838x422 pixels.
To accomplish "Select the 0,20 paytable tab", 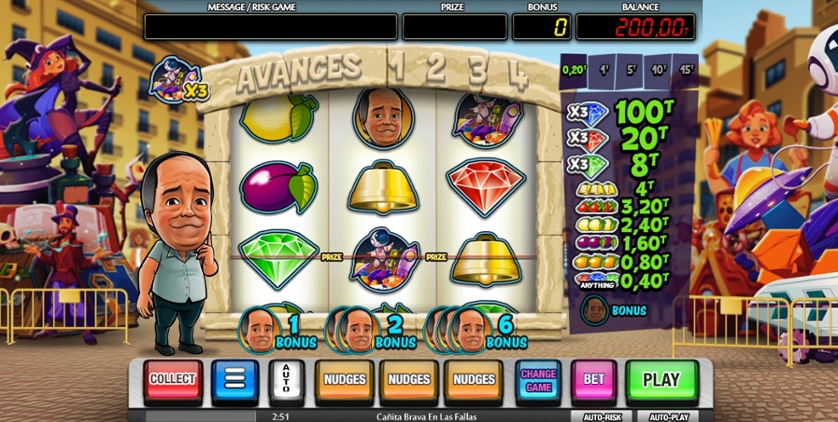I will [574, 70].
